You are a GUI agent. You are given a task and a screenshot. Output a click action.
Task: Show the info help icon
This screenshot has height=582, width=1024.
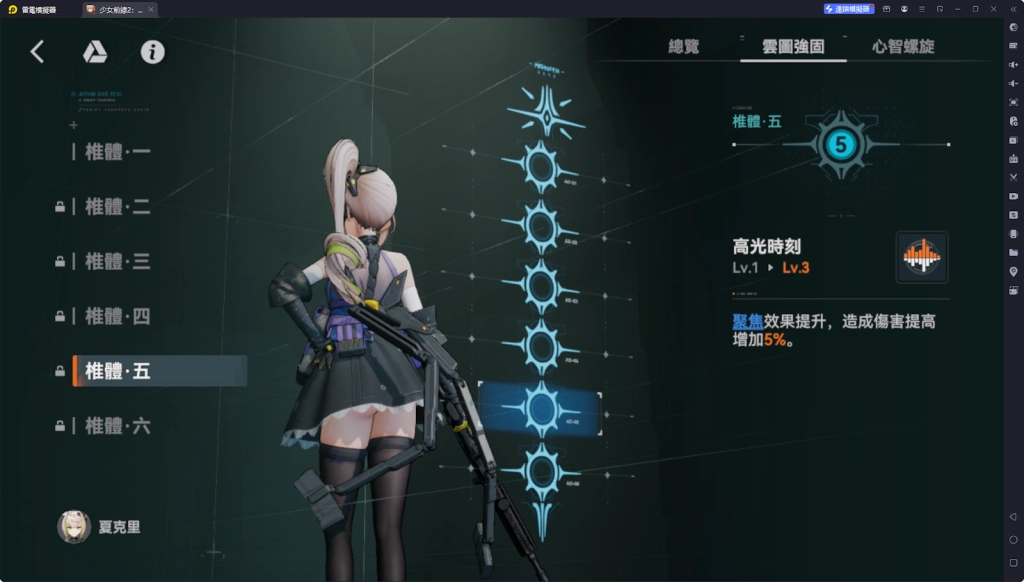(152, 52)
